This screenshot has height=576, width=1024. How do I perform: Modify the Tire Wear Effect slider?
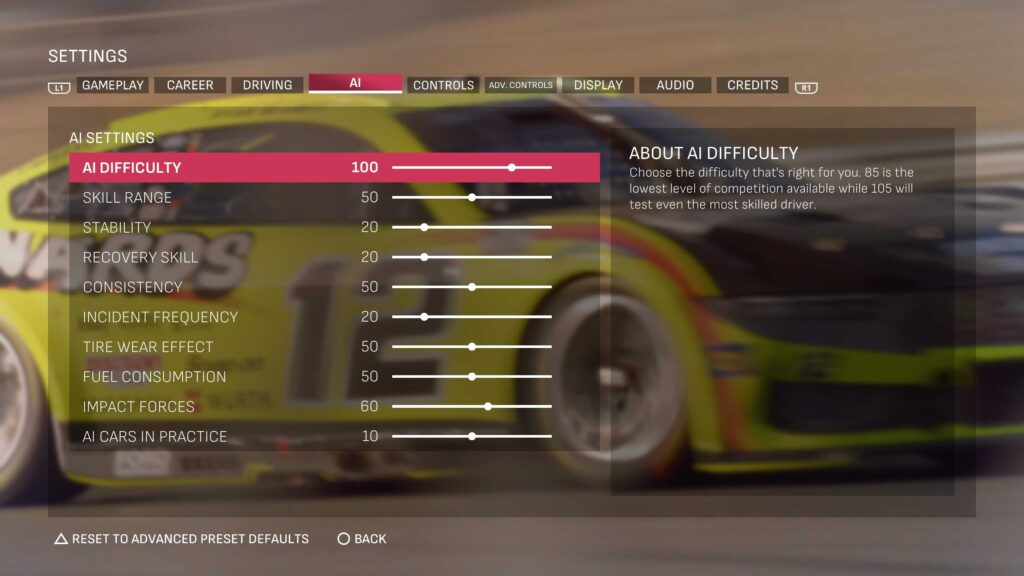click(x=472, y=347)
